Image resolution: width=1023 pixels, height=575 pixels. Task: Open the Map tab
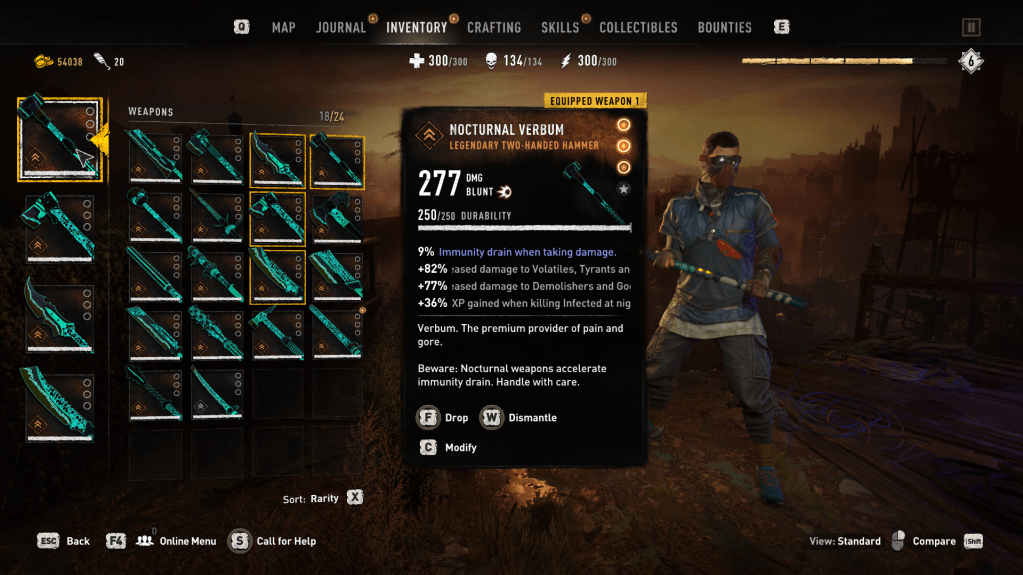pos(283,27)
